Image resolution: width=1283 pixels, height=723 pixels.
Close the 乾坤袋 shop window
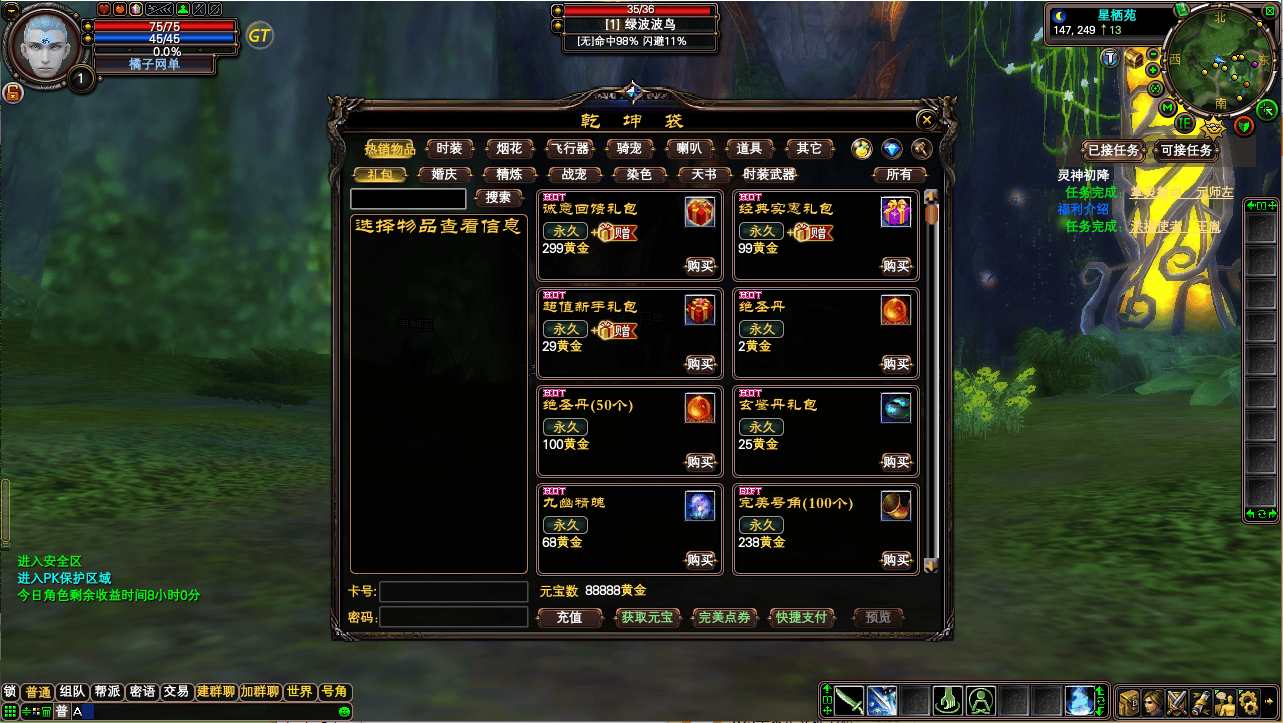[927, 120]
